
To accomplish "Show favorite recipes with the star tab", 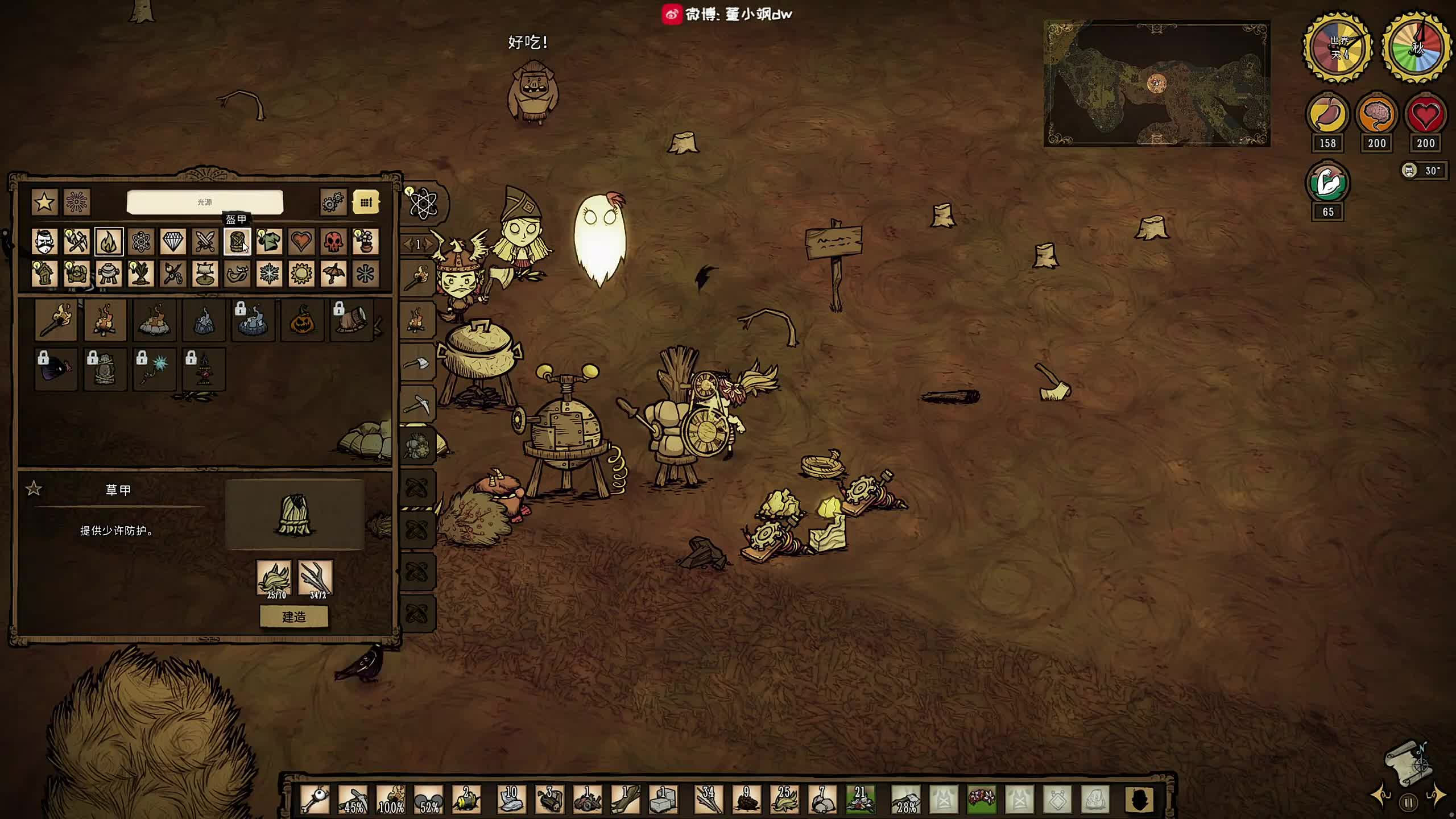I will (x=44, y=202).
